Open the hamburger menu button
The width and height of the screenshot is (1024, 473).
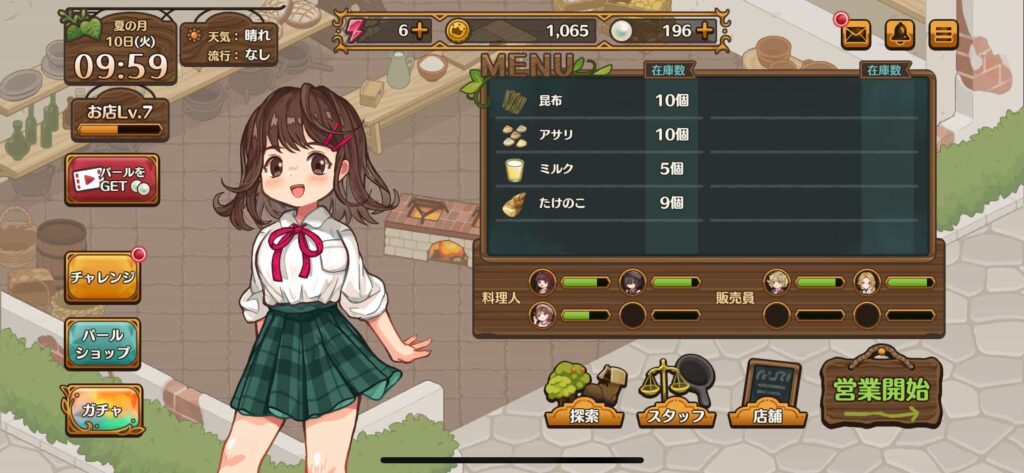pos(942,35)
